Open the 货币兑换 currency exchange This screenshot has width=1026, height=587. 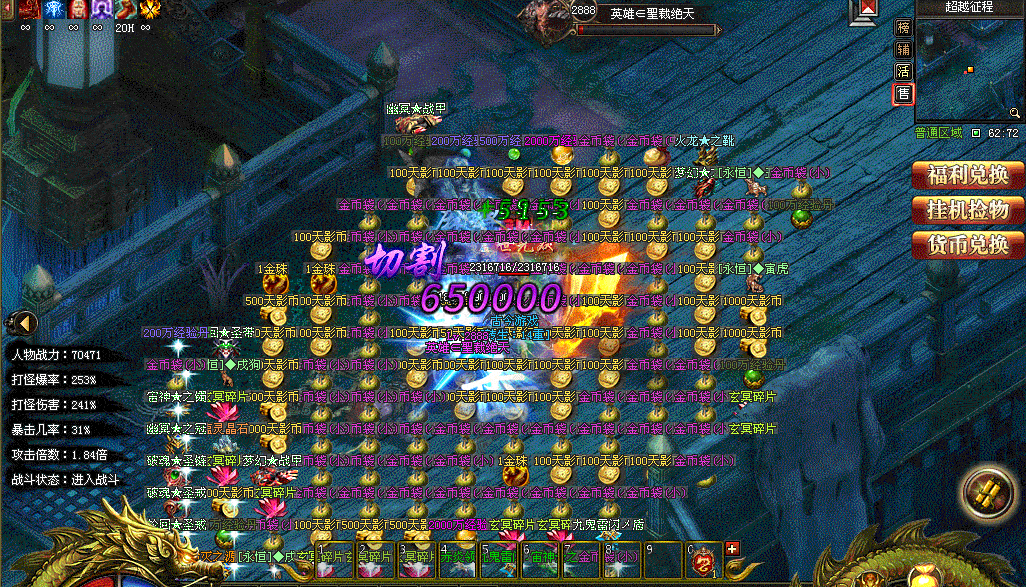click(x=967, y=245)
